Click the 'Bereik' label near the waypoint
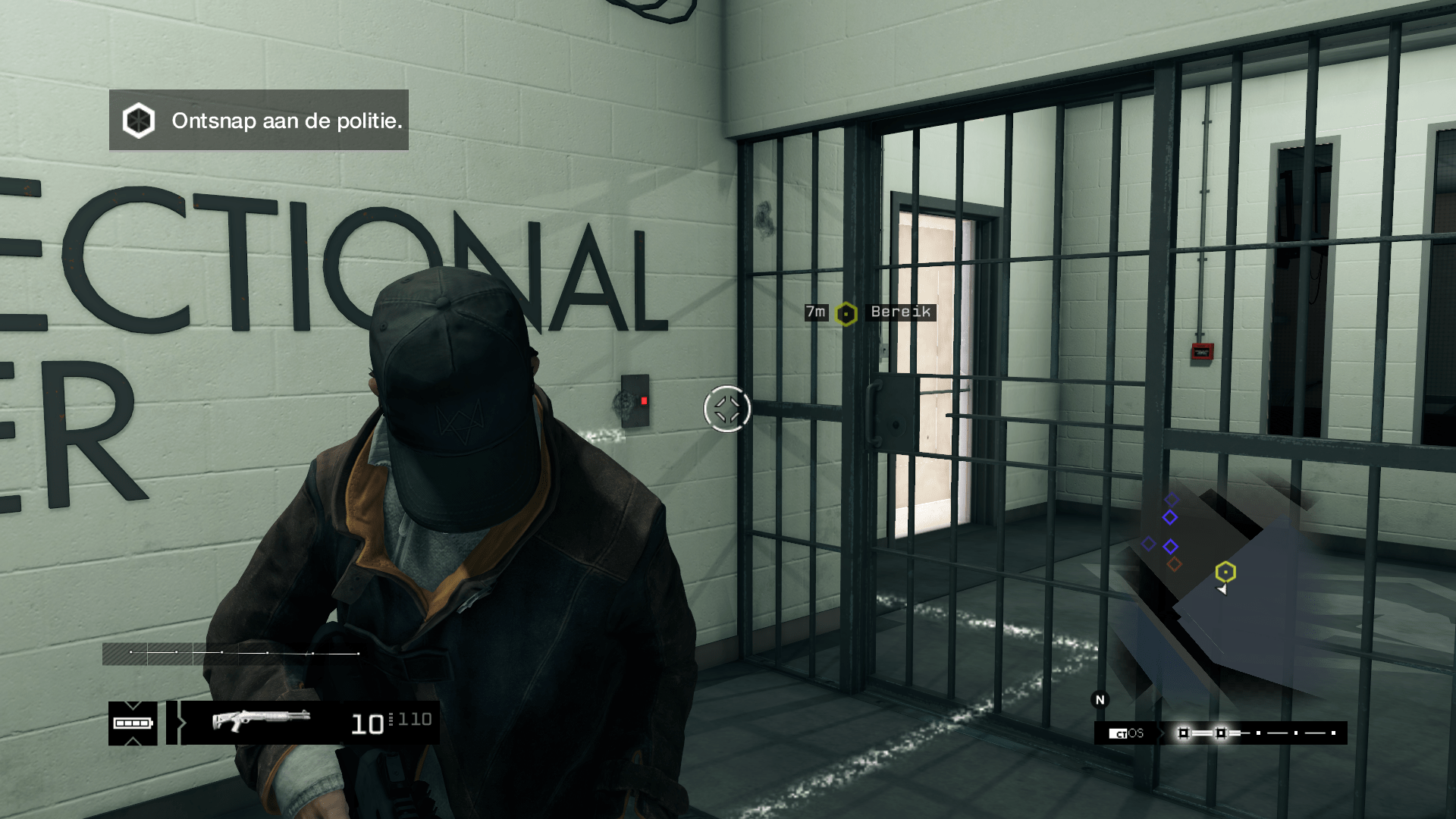The width and height of the screenshot is (1456, 819). (899, 312)
